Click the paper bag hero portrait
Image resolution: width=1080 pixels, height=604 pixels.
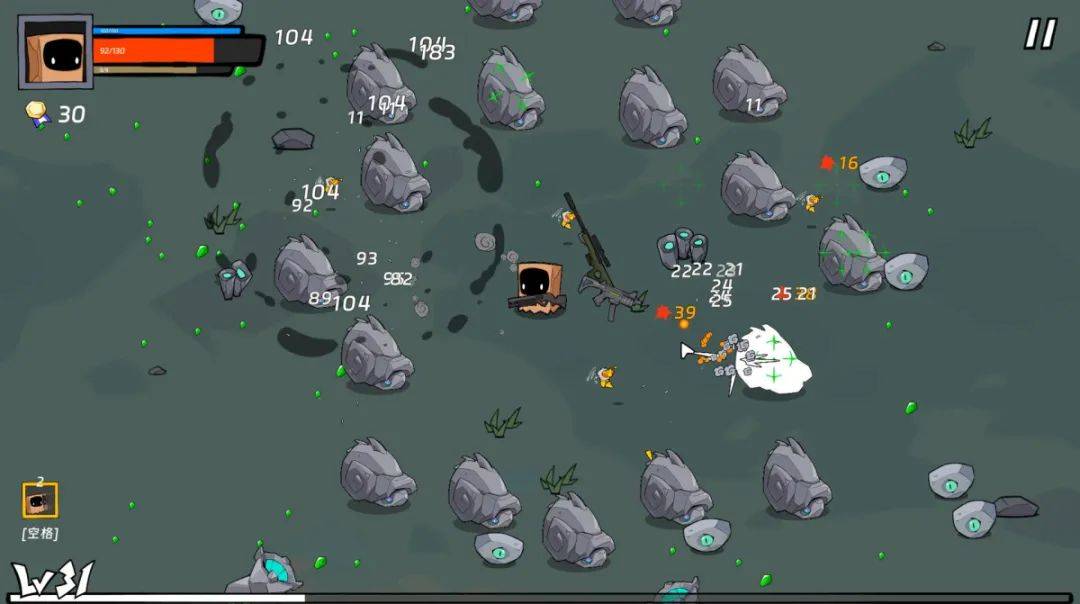[x=55, y=51]
